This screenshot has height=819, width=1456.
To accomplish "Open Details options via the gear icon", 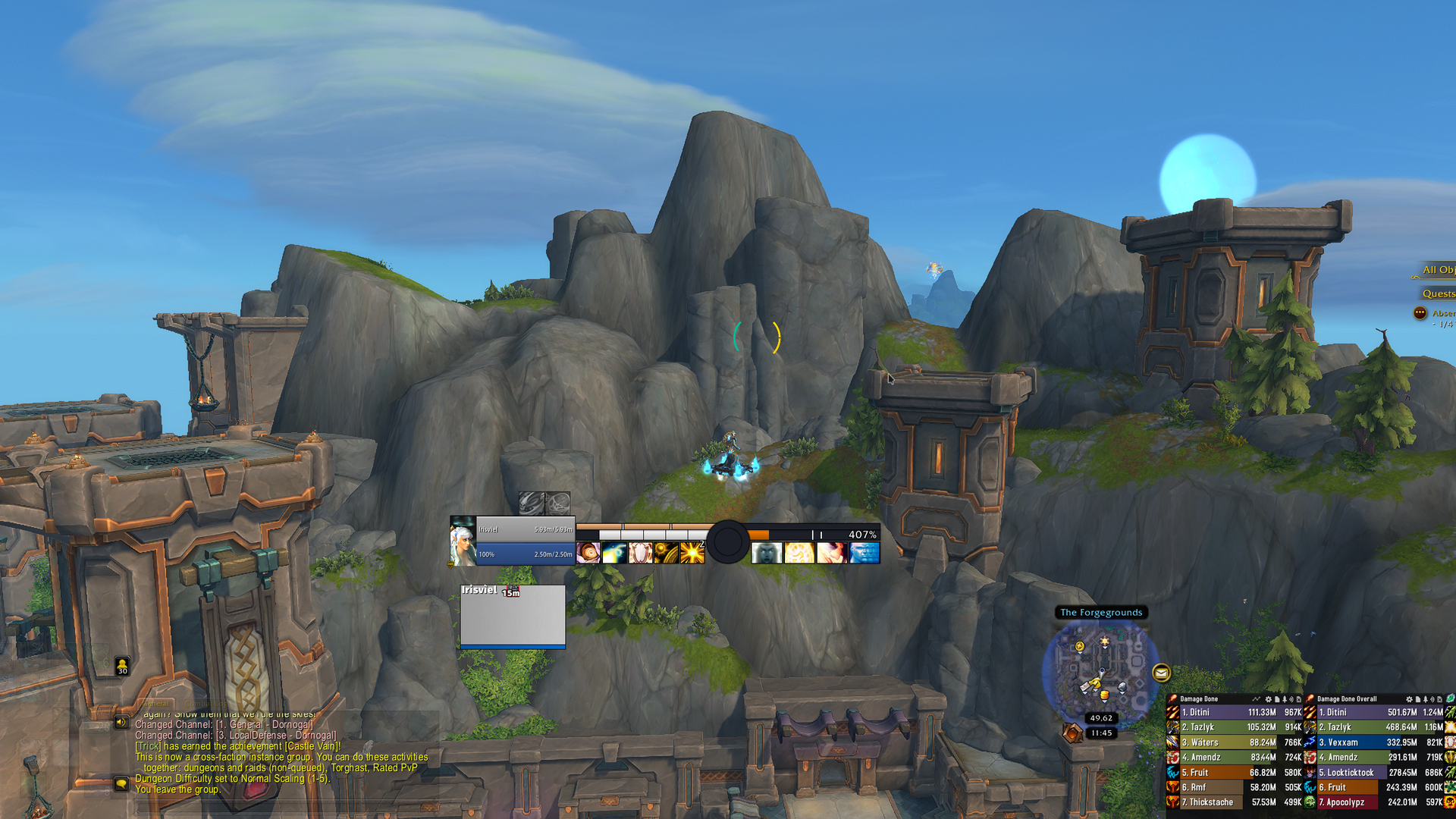I will click(1268, 699).
